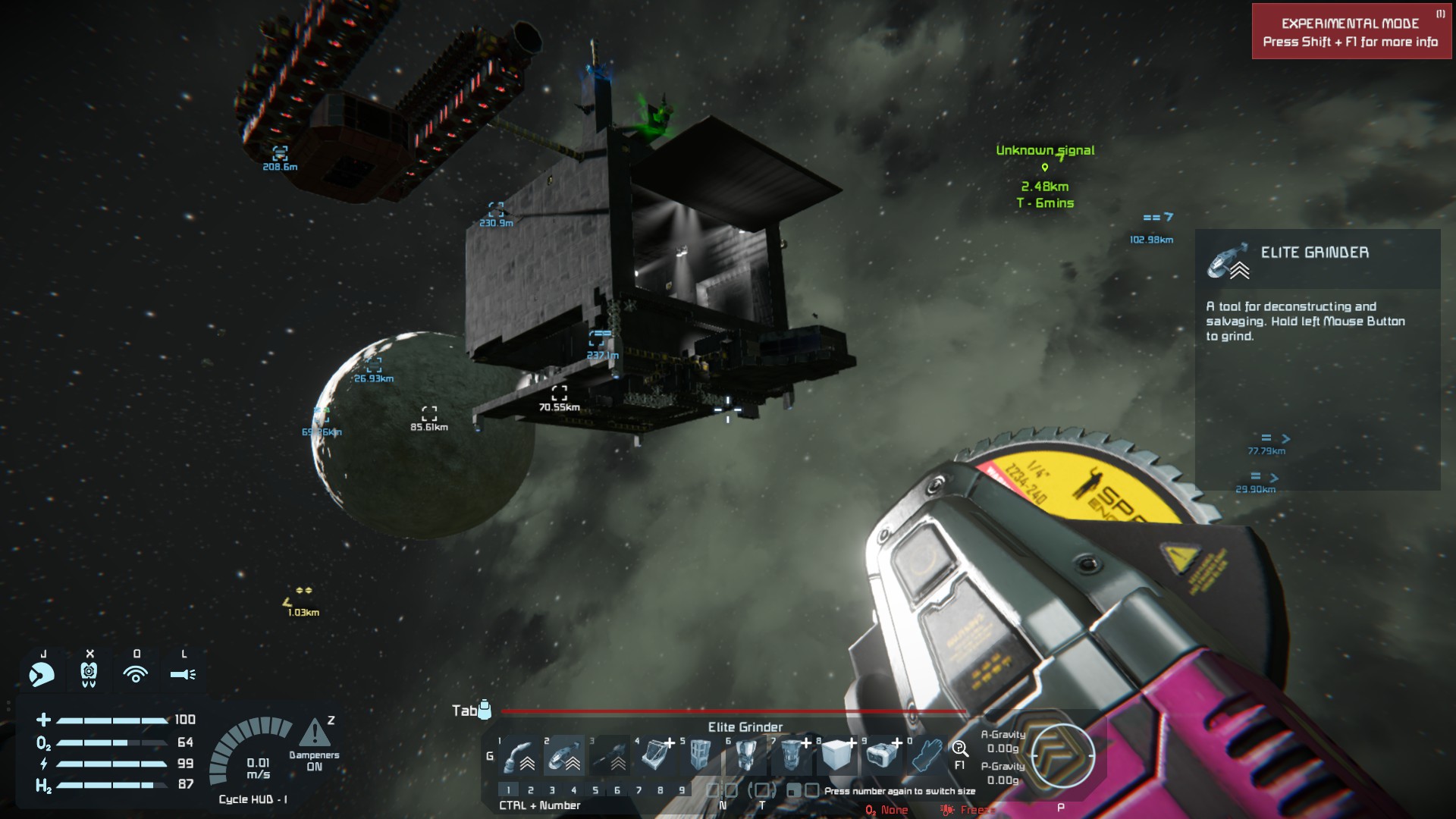The height and width of the screenshot is (819, 1456).
Task: Switch to toolbar page 9
Action: (x=682, y=790)
